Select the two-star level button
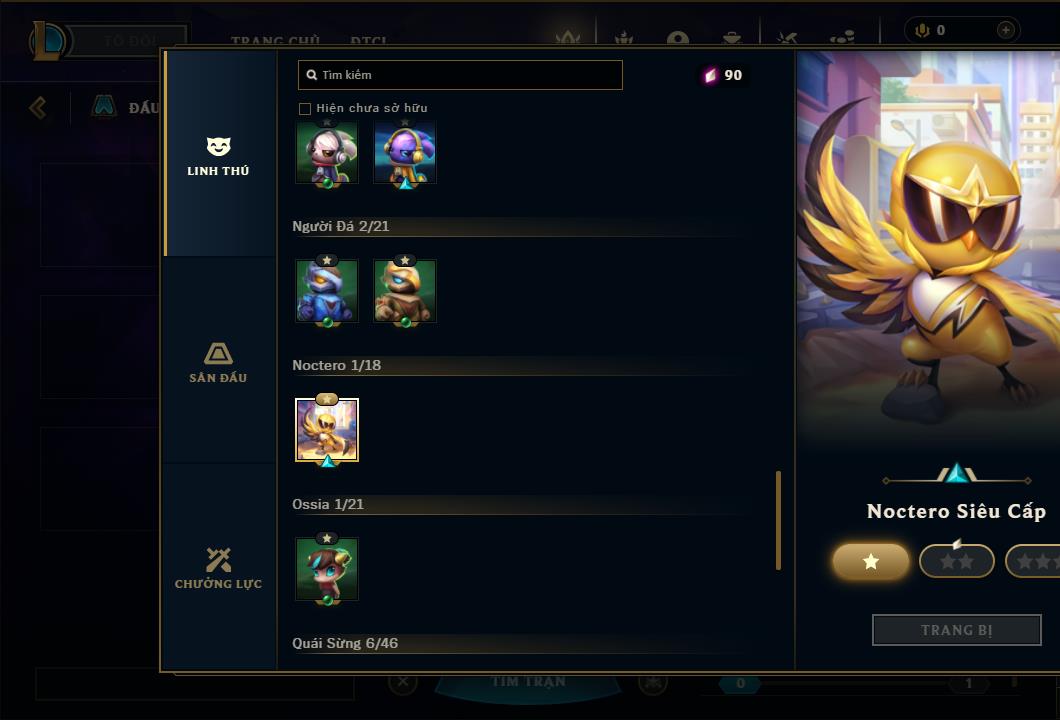Viewport: 1060px width, 720px height. click(956, 562)
